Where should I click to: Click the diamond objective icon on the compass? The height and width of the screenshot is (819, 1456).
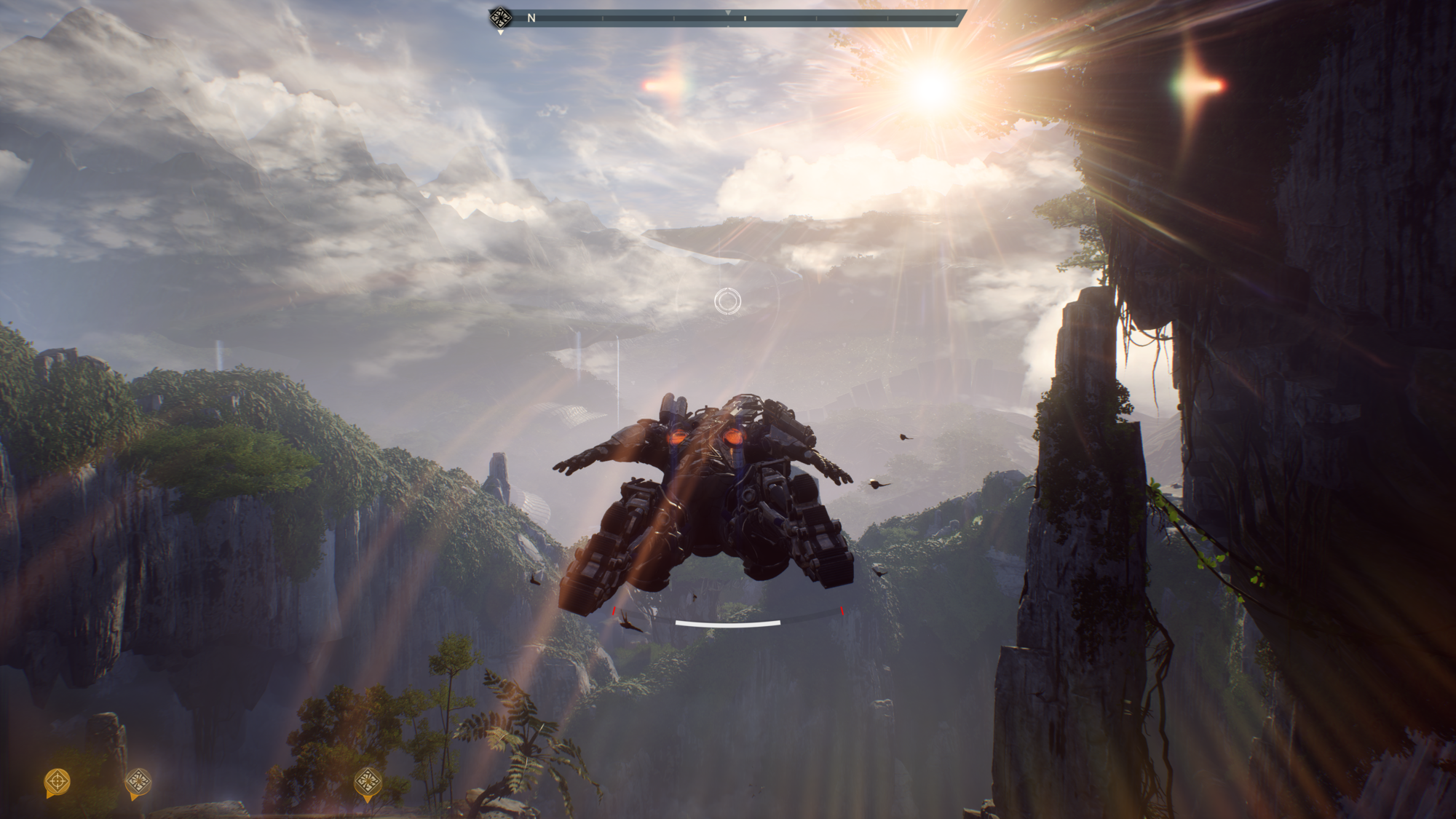(500, 17)
